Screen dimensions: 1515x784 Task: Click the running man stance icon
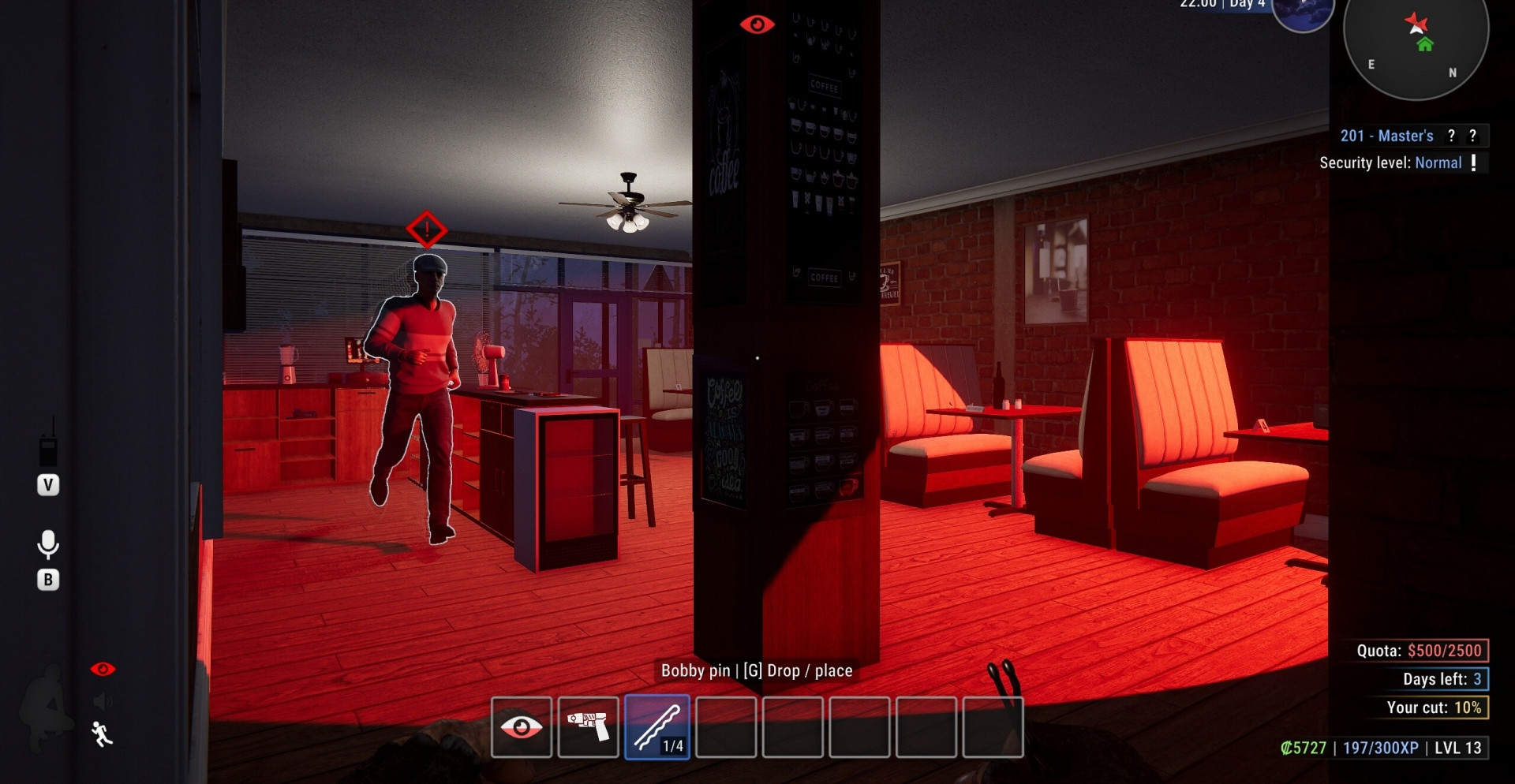coord(102,734)
